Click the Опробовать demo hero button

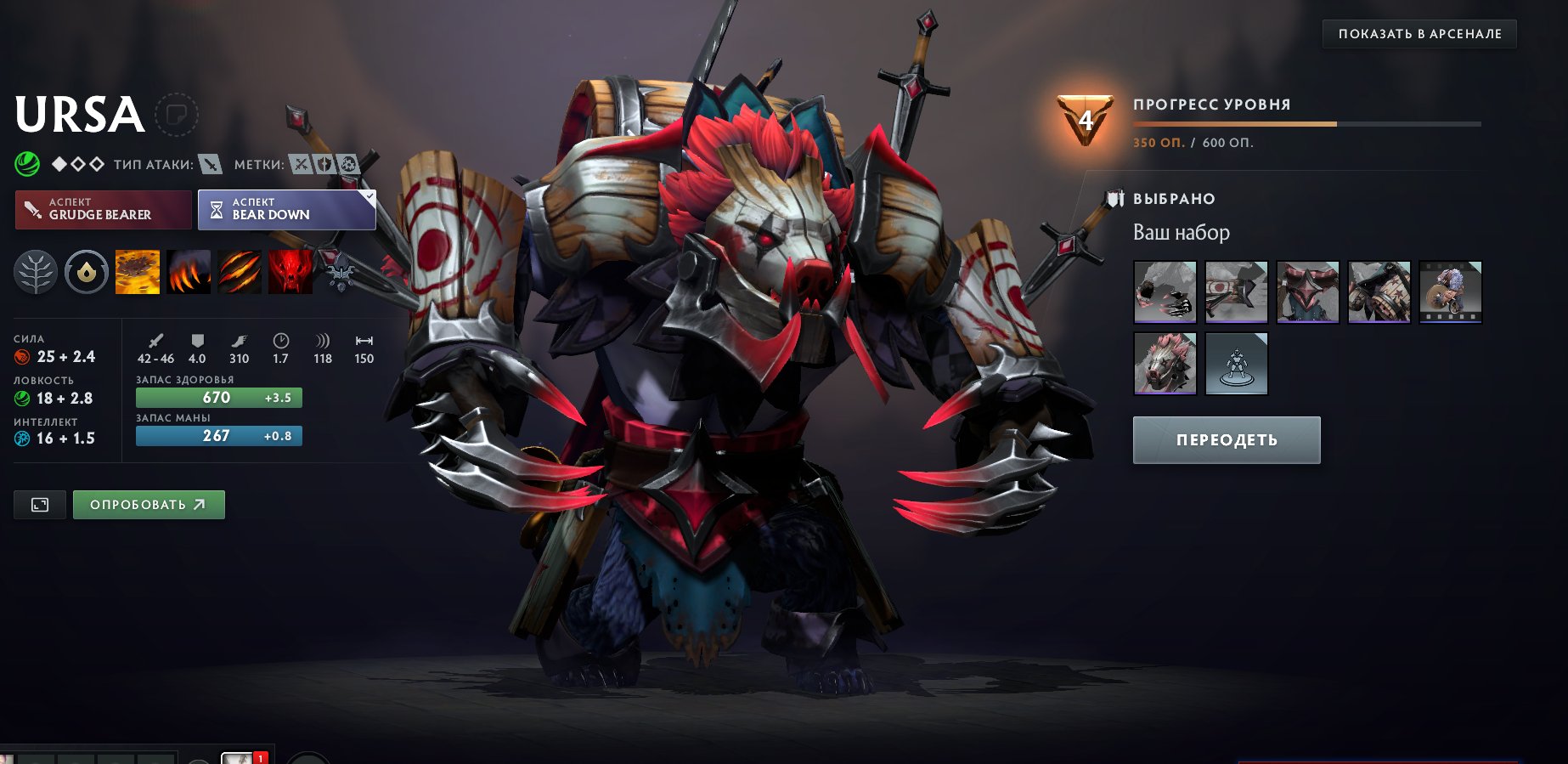tap(149, 505)
